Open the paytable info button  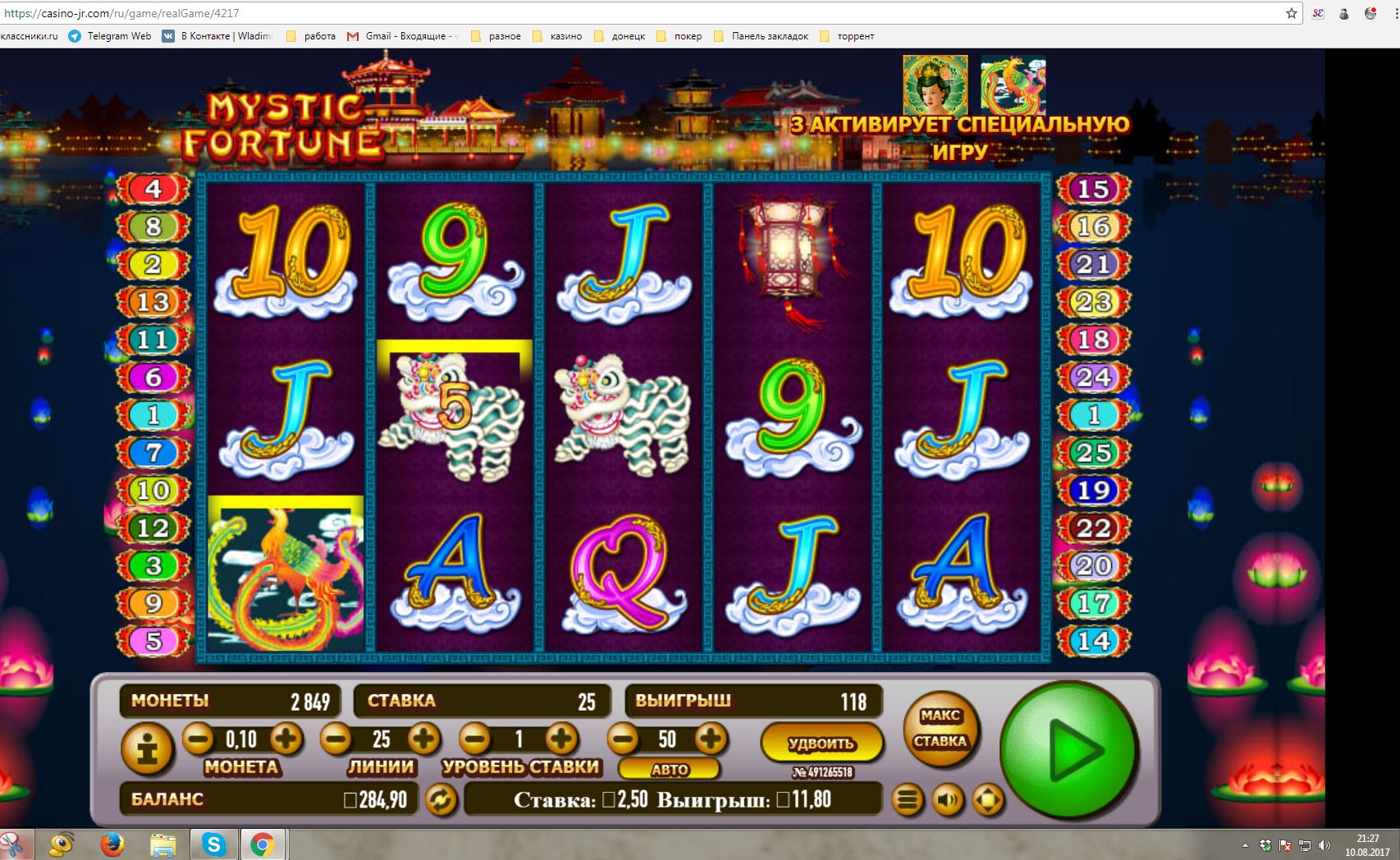148,748
